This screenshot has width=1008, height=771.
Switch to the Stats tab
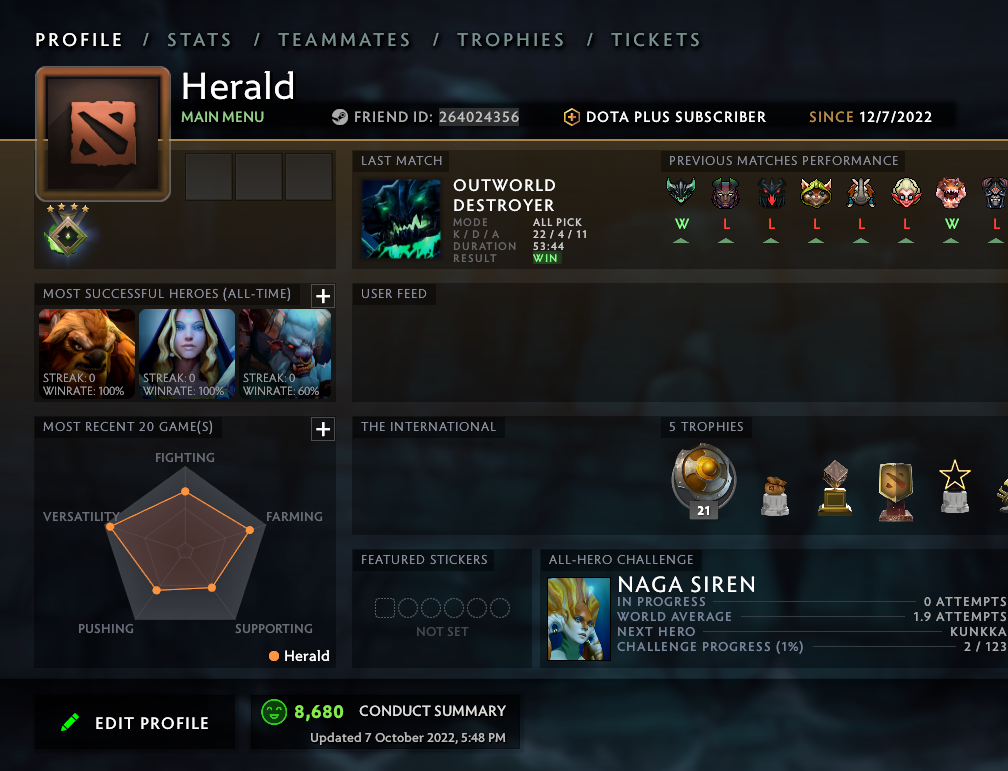pyautogui.click(x=199, y=40)
